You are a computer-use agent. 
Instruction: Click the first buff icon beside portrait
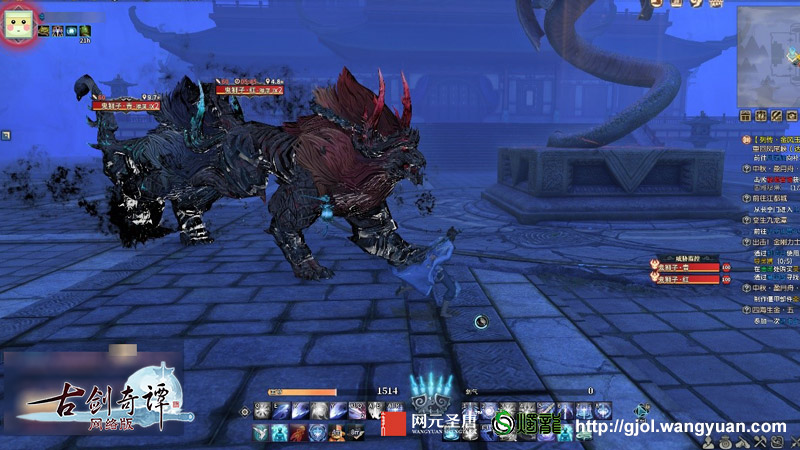(x=44, y=32)
